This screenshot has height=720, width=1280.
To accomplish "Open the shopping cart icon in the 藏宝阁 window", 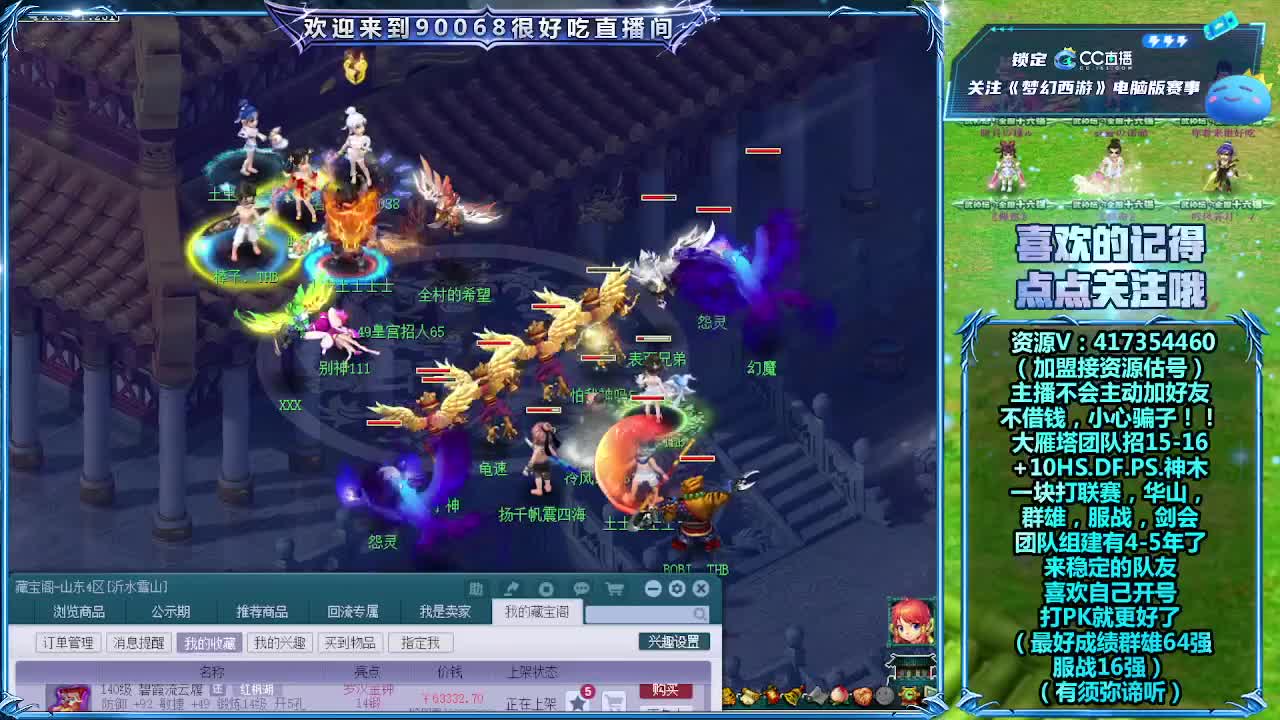I will 616,588.
